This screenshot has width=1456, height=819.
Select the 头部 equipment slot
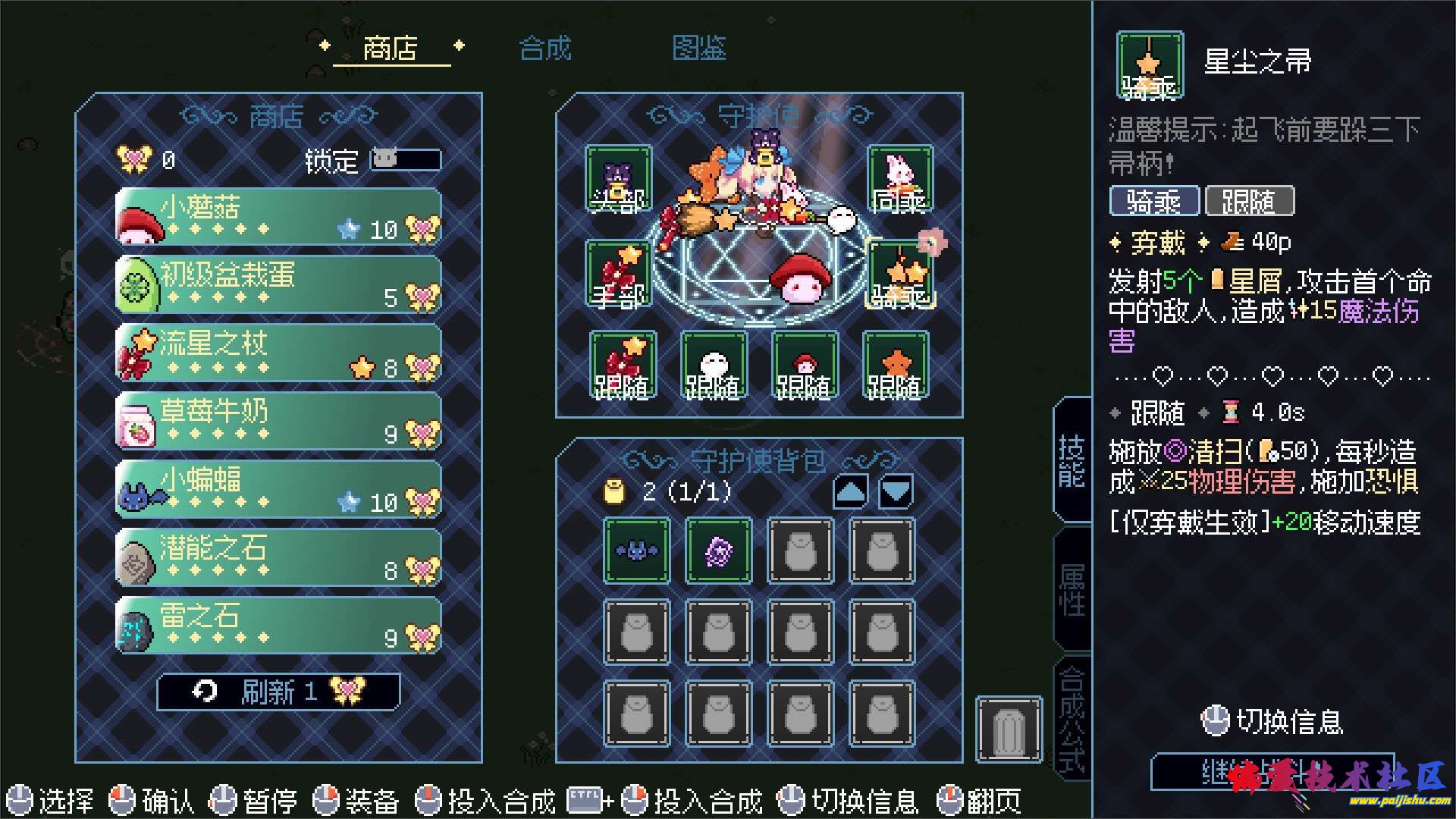618,179
